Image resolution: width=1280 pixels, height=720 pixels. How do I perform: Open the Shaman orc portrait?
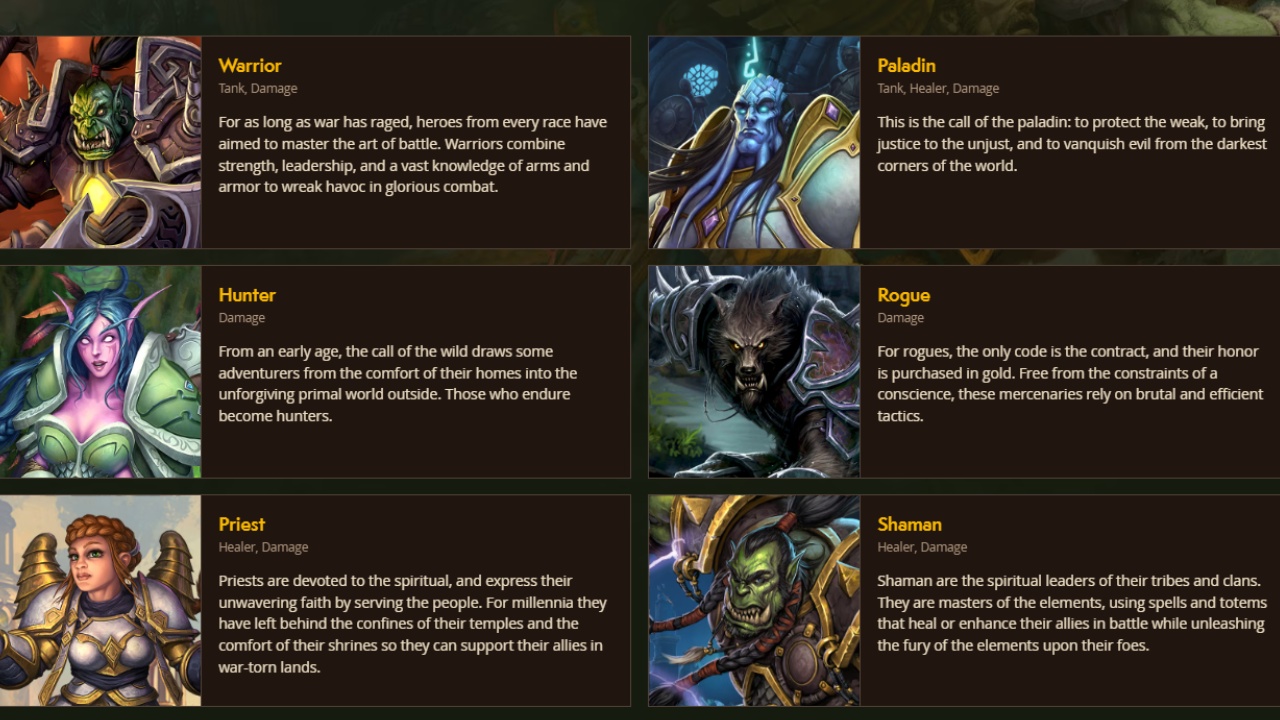coord(753,600)
